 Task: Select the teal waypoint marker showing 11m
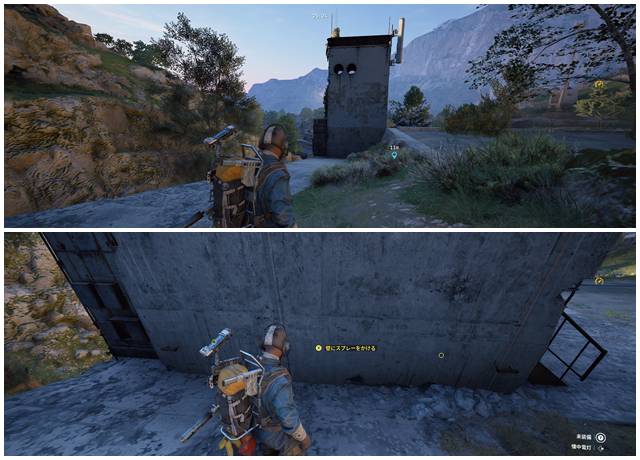394,155
